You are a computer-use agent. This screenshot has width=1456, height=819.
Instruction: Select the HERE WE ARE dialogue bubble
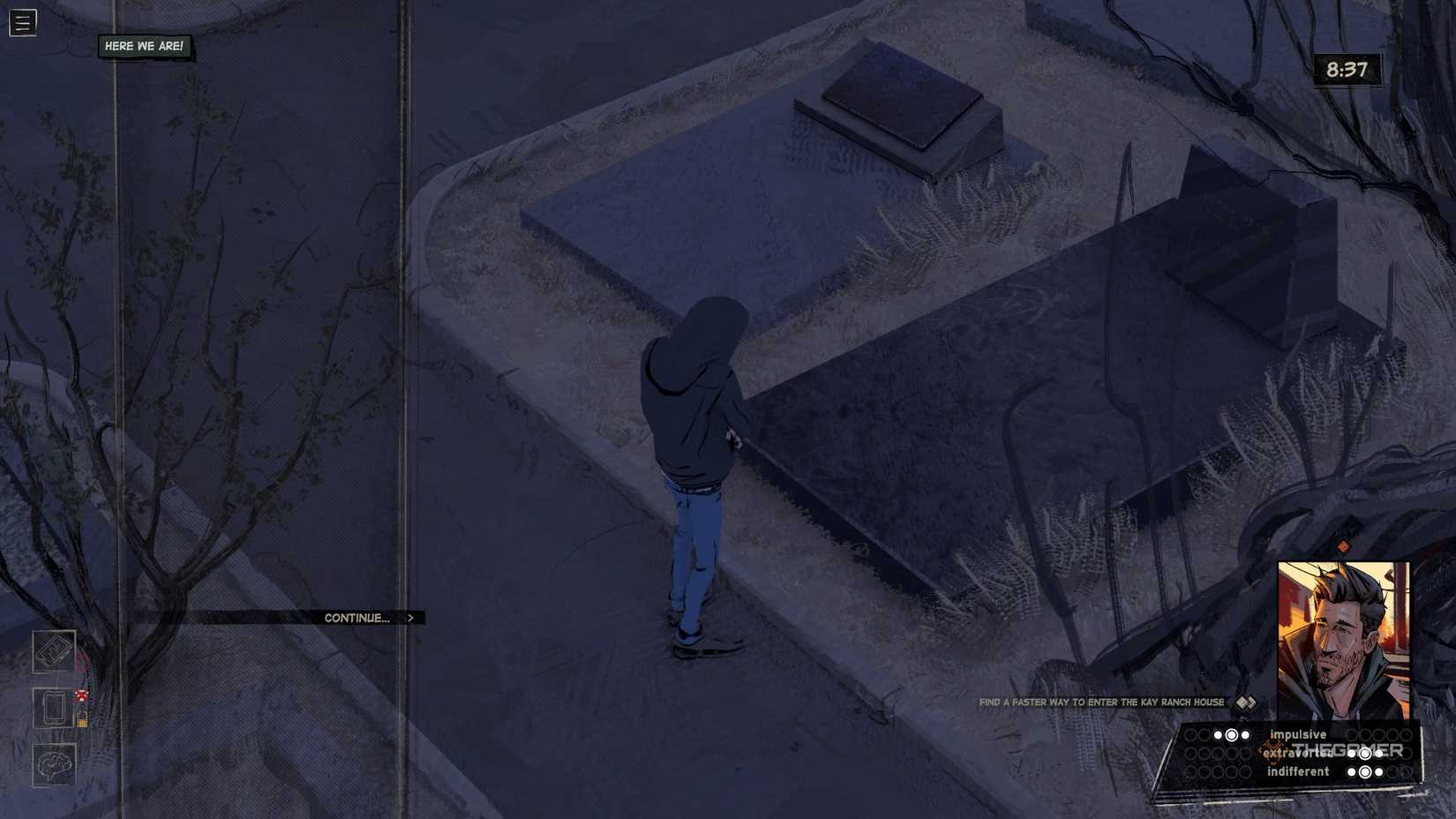pos(145,46)
